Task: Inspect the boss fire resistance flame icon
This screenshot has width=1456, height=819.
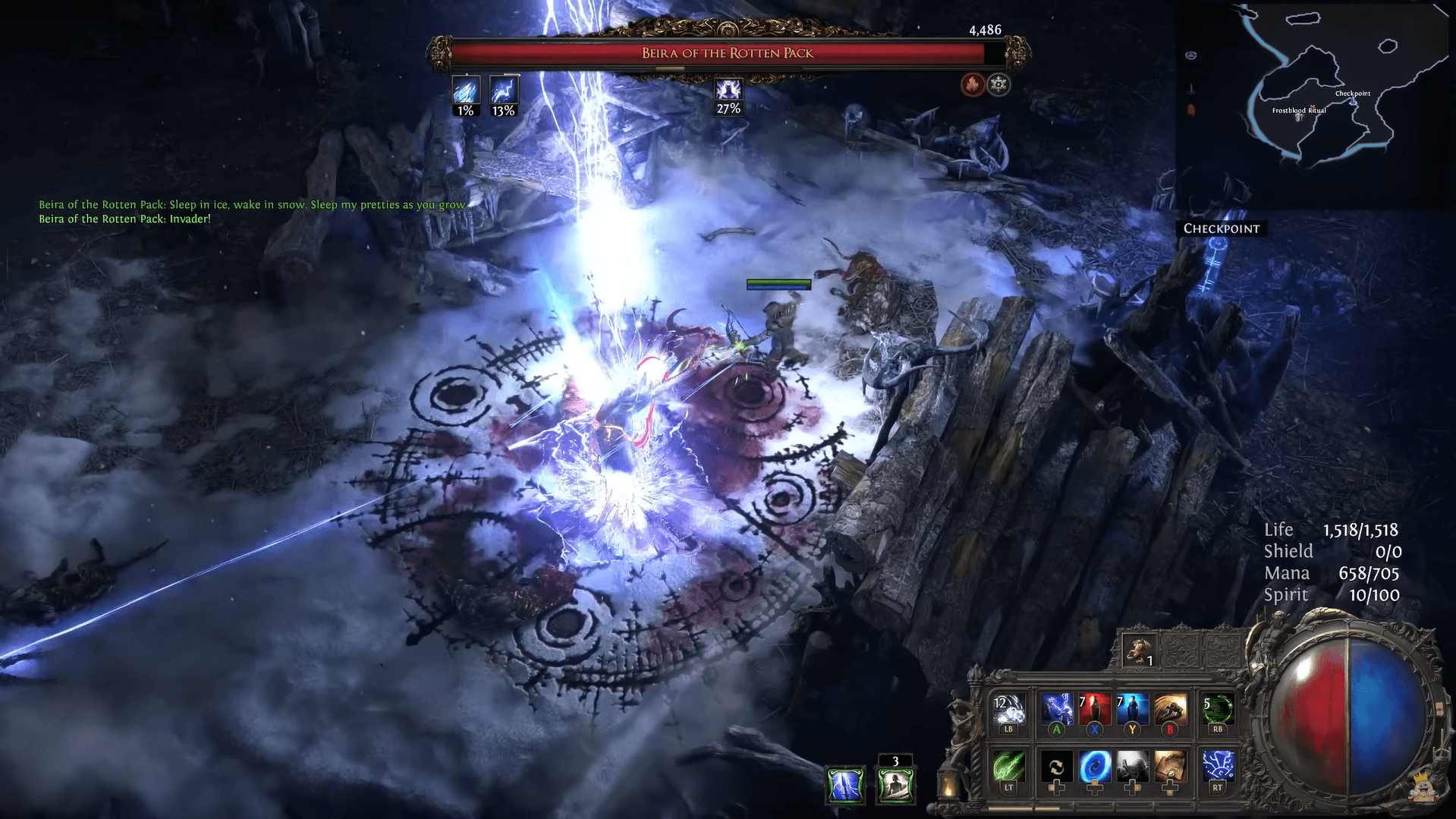Action: [972, 84]
